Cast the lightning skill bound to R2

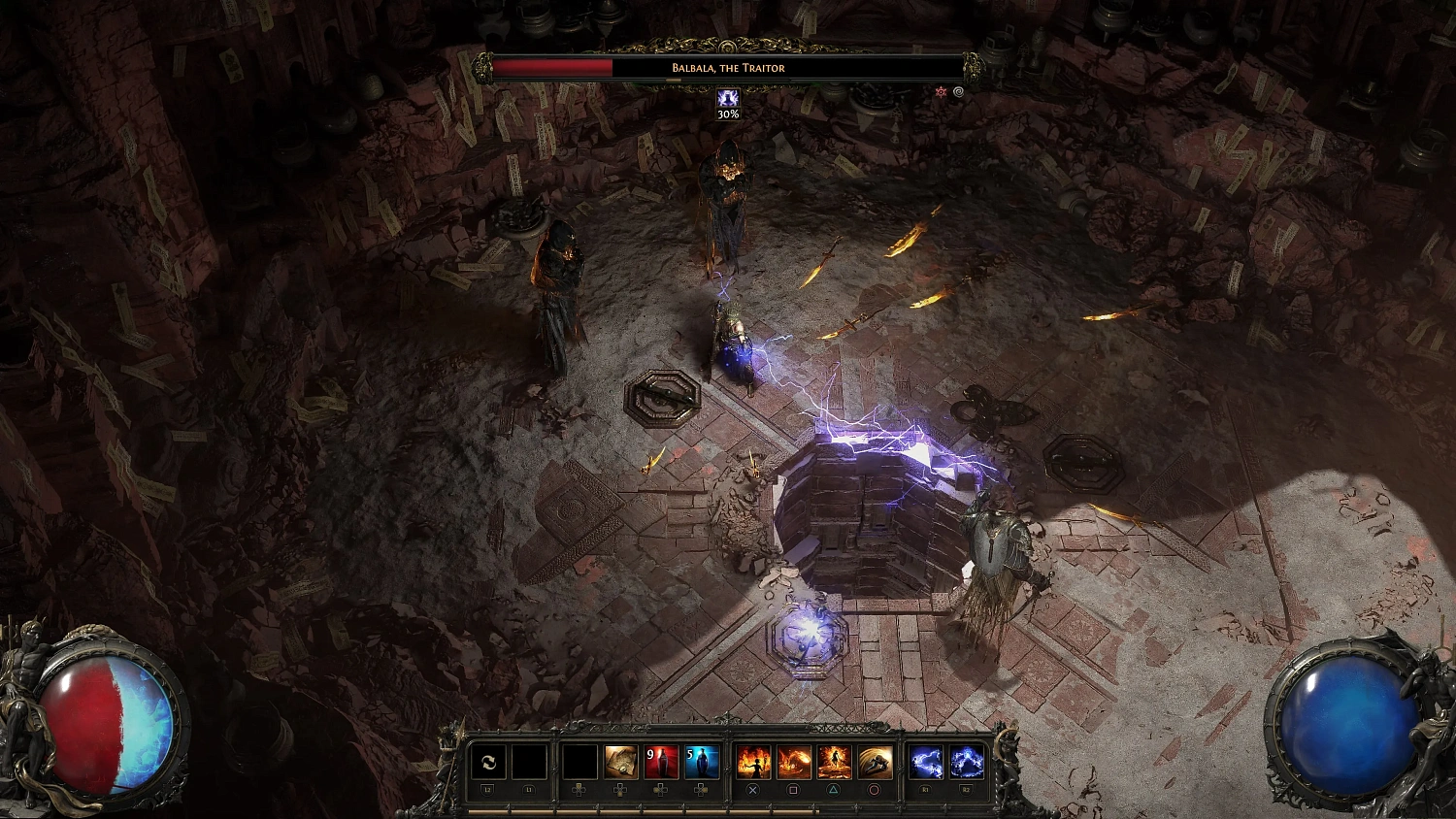coord(966,761)
